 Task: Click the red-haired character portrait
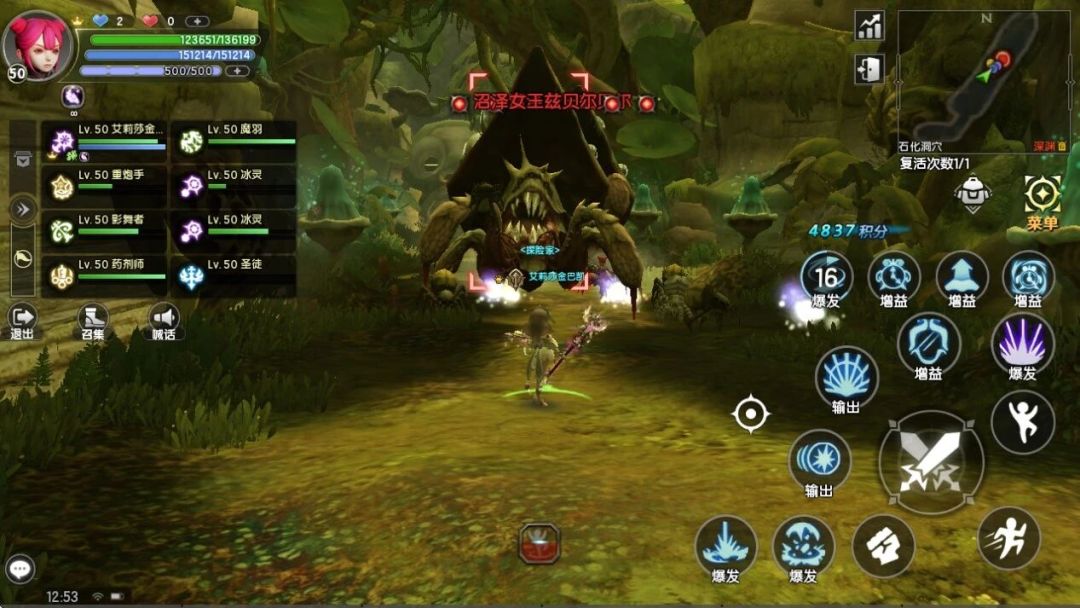(38, 44)
